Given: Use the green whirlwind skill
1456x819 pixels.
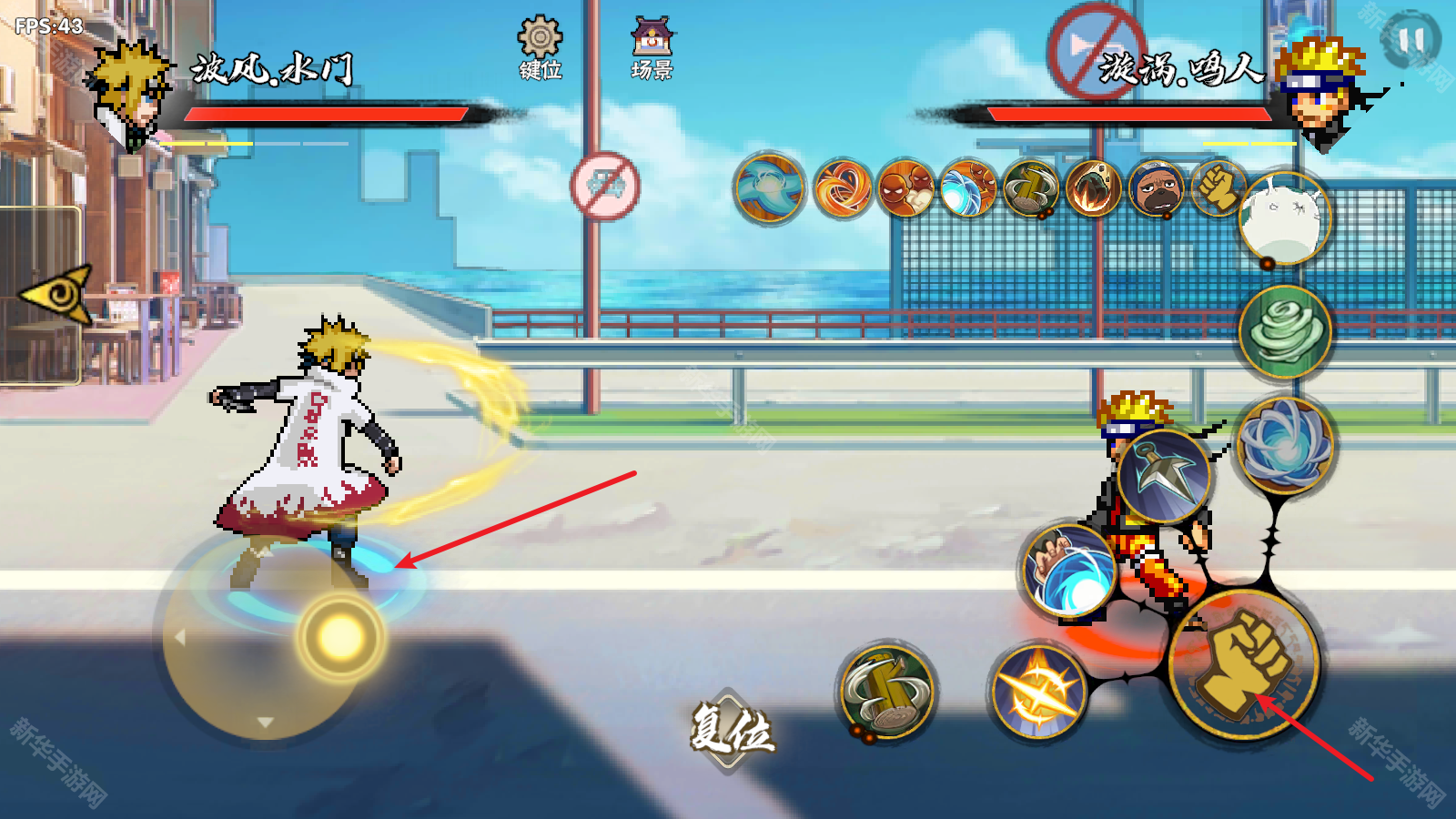Looking at the screenshot, I should [1285, 330].
